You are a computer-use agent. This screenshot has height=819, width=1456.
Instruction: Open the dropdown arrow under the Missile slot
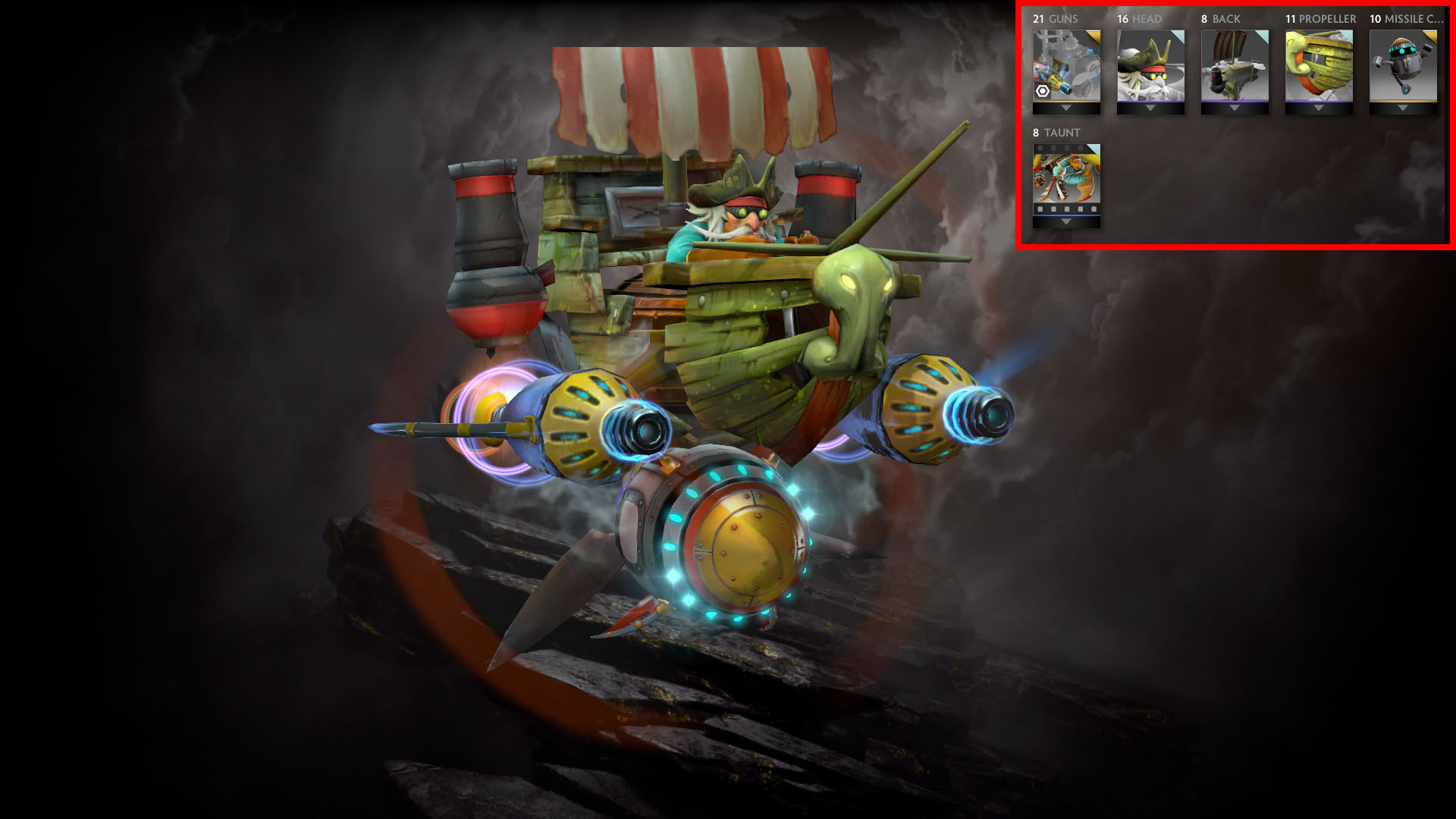[1403, 108]
